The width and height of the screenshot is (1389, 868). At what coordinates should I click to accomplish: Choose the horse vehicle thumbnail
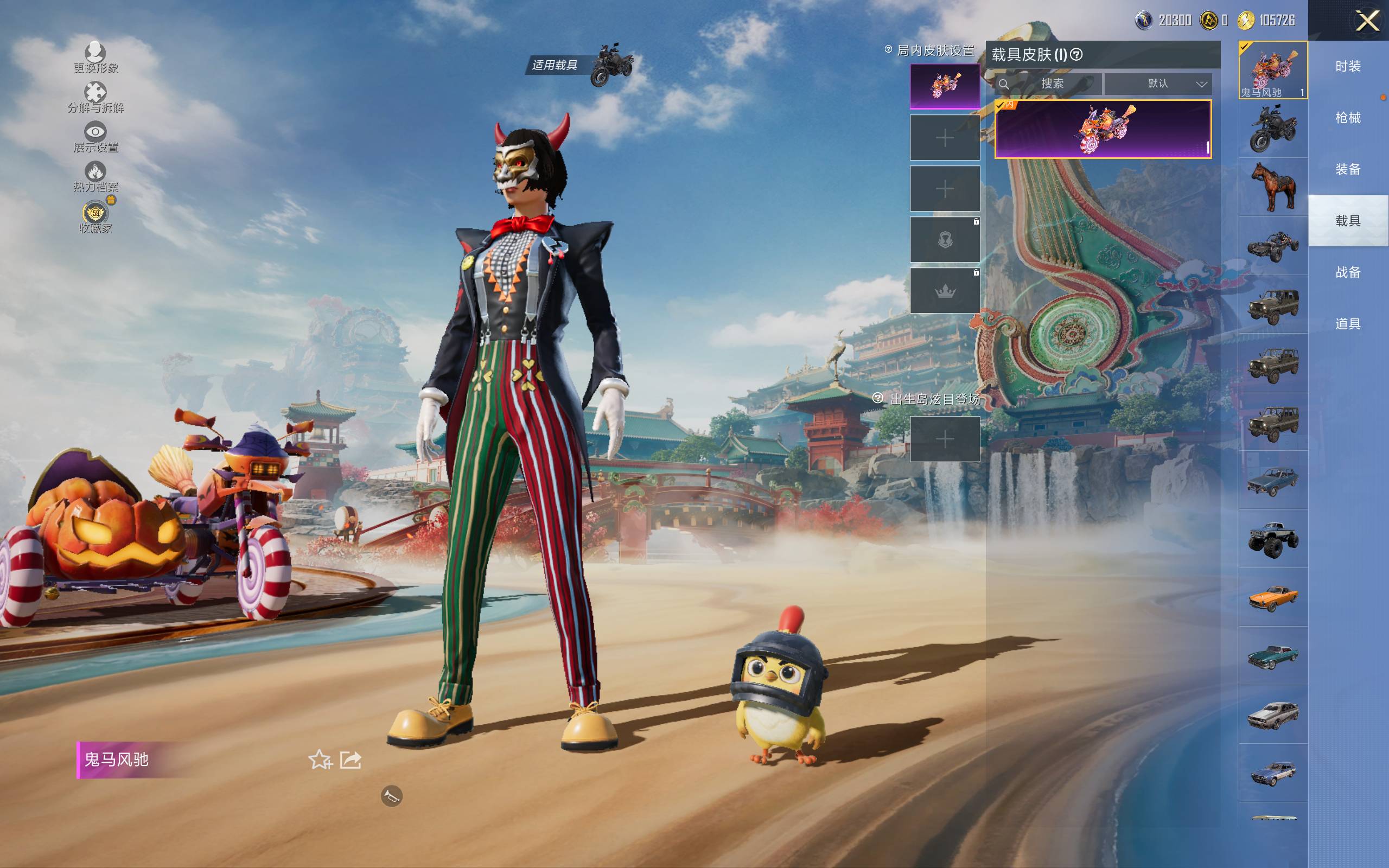click(1273, 187)
